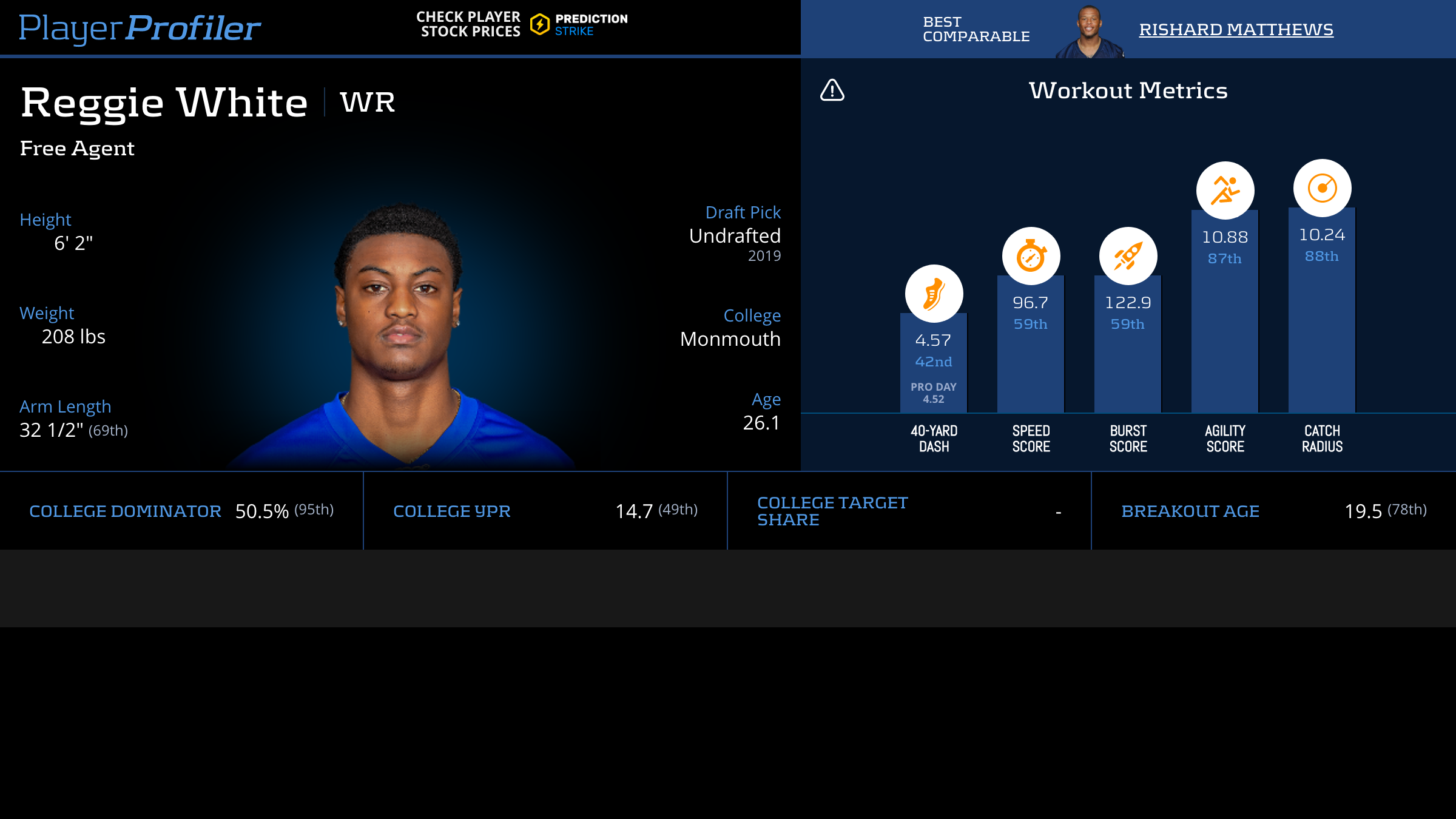The image size is (1456, 819).
Task: Select the Agility Score runner icon
Action: click(x=1225, y=190)
